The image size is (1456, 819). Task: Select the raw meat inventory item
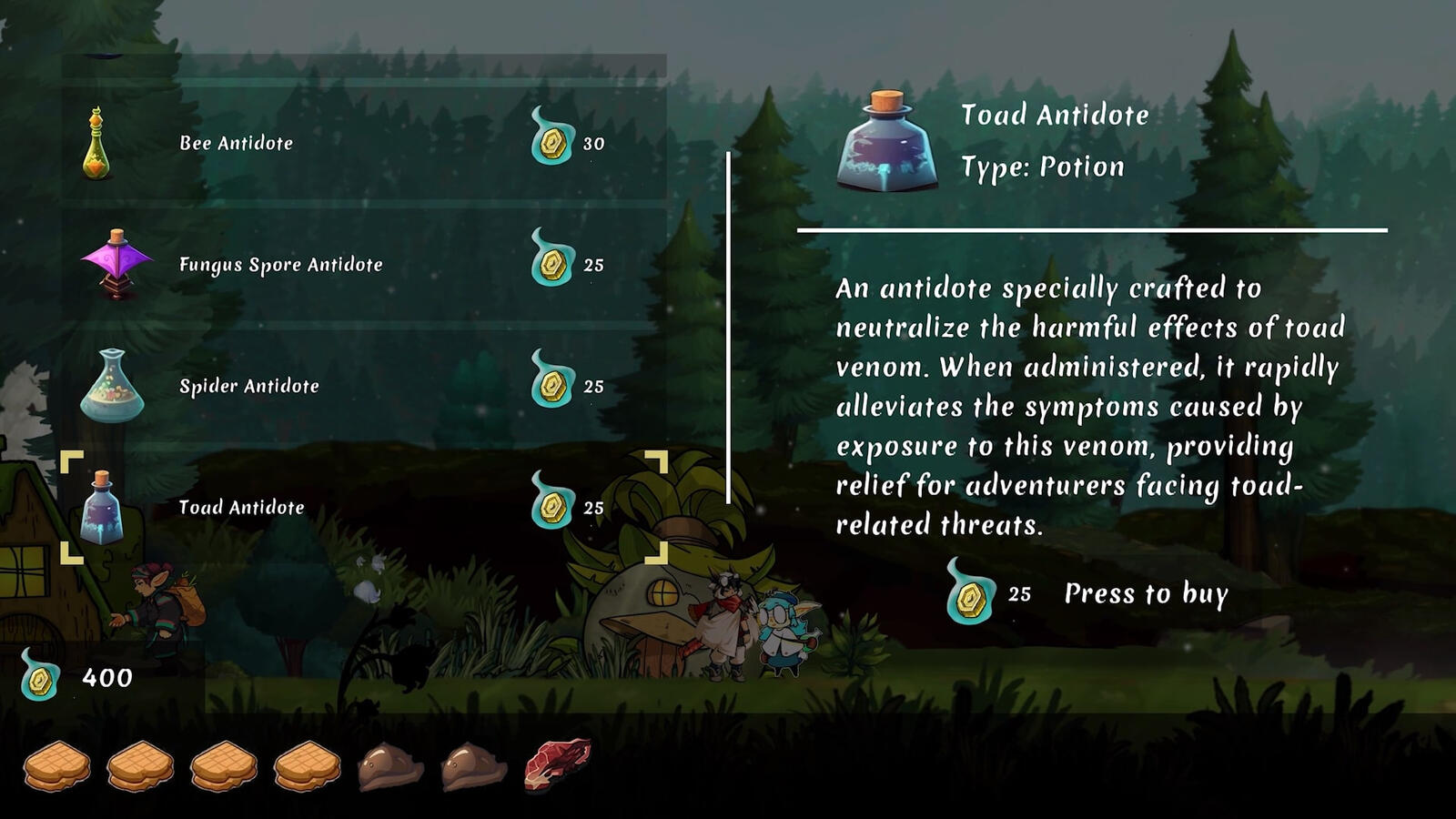tap(557, 763)
